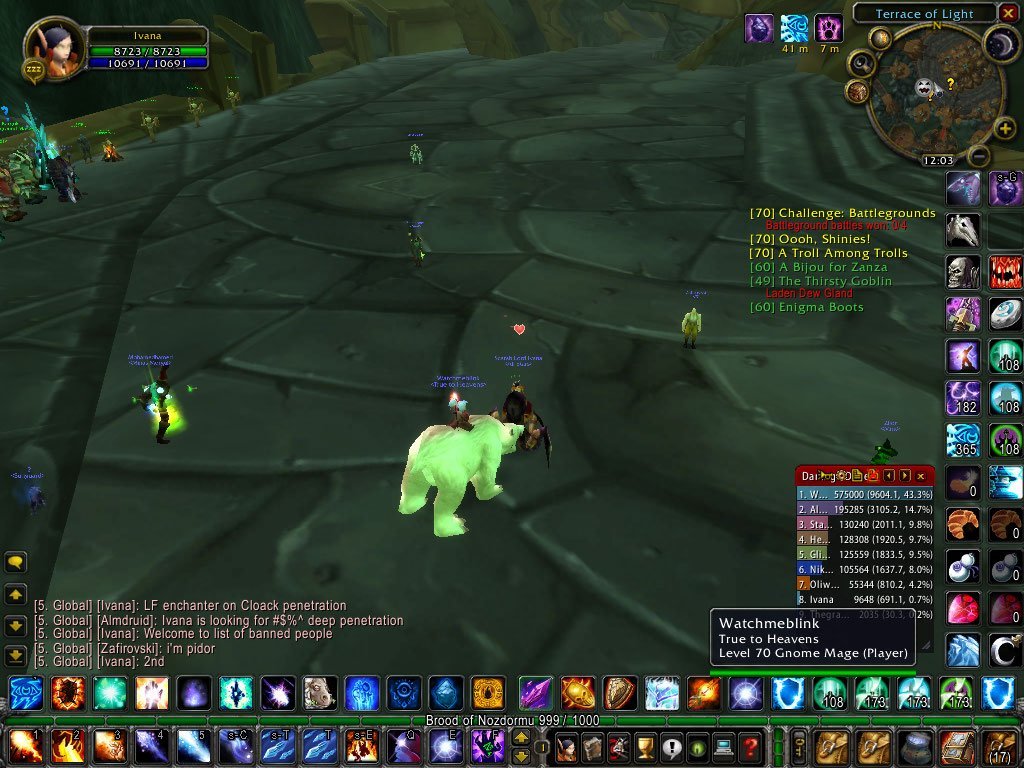Open the Thirsty Goblin quest entry
The width and height of the screenshot is (1024, 768).
coord(820,281)
